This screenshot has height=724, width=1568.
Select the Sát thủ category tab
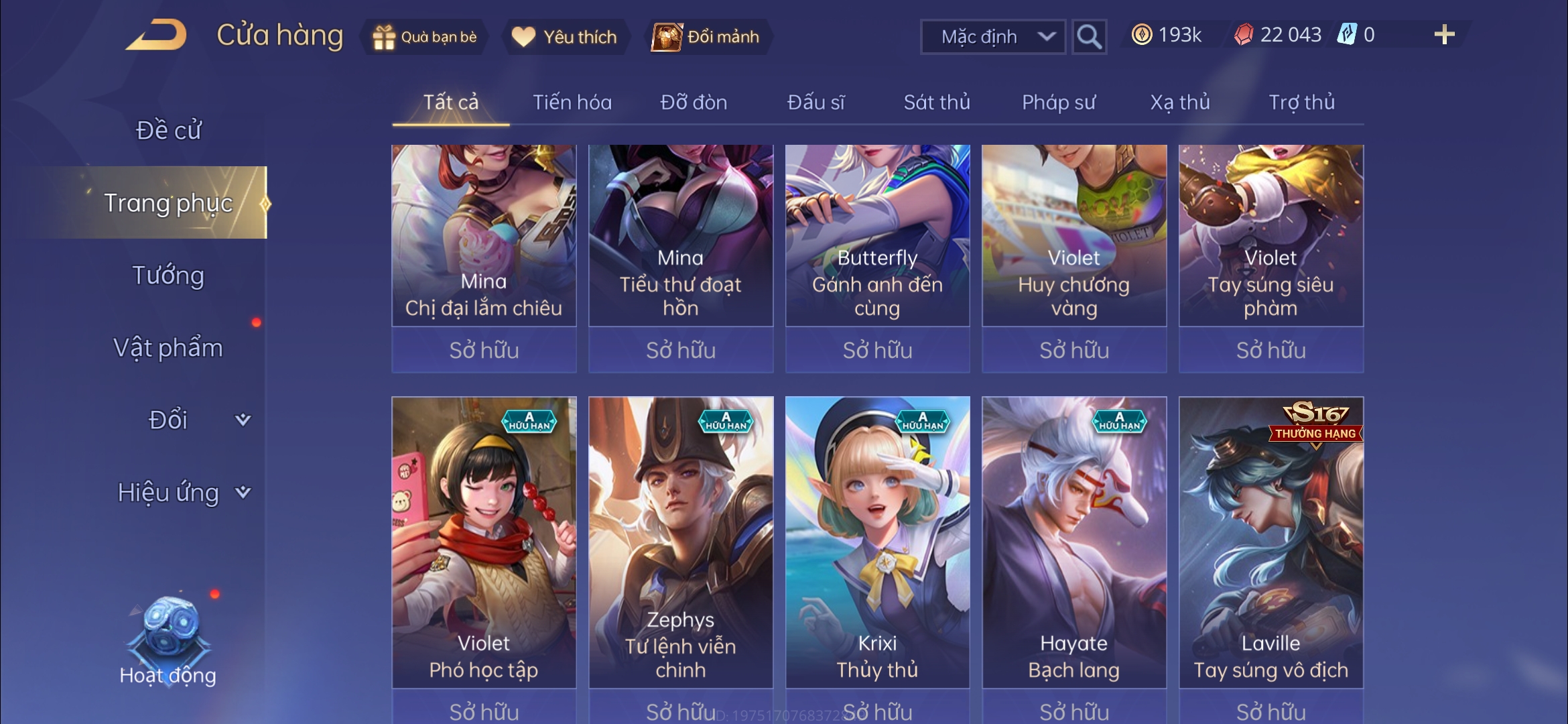(937, 103)
